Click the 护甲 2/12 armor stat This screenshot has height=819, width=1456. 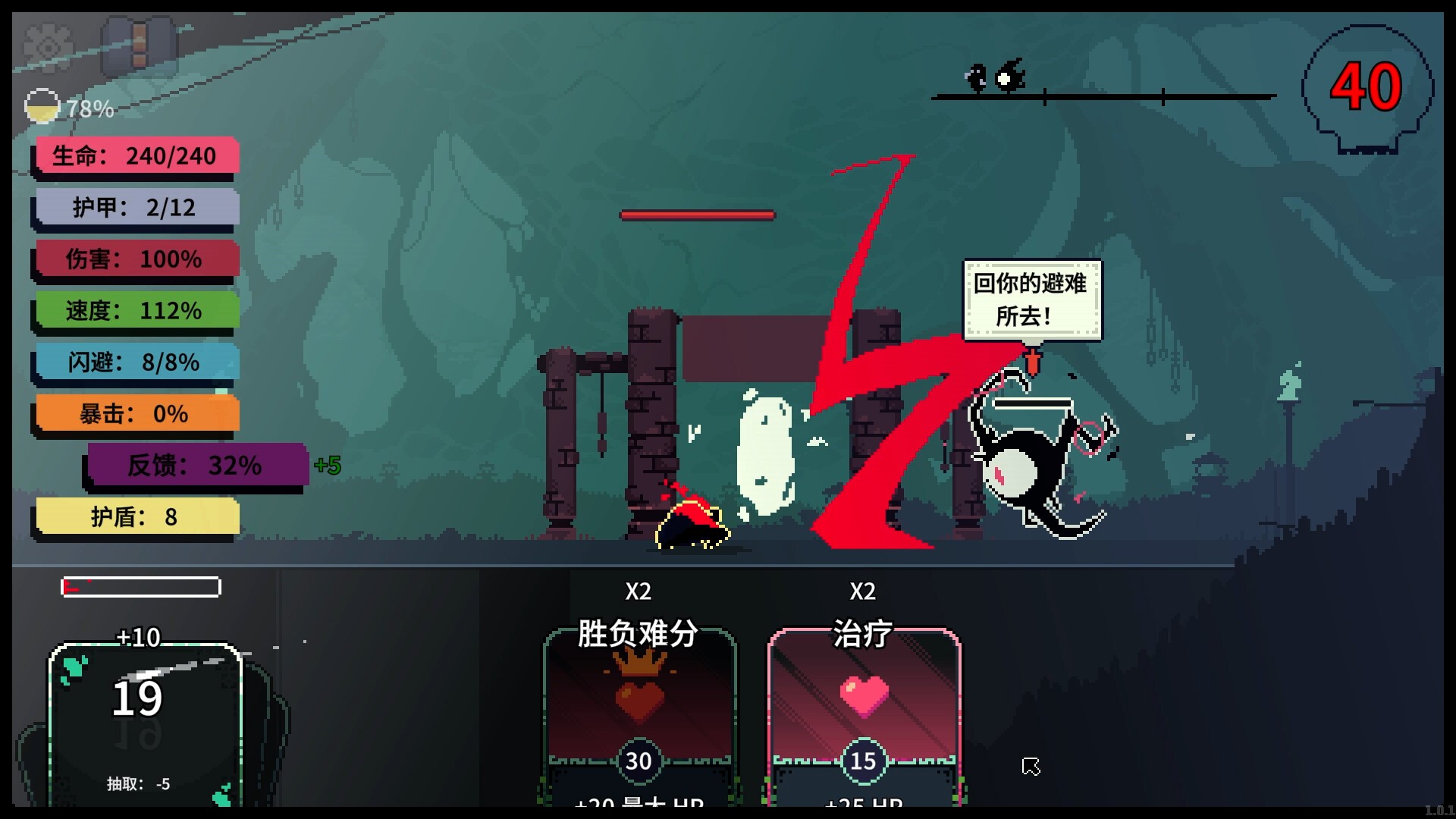point(135,207)
